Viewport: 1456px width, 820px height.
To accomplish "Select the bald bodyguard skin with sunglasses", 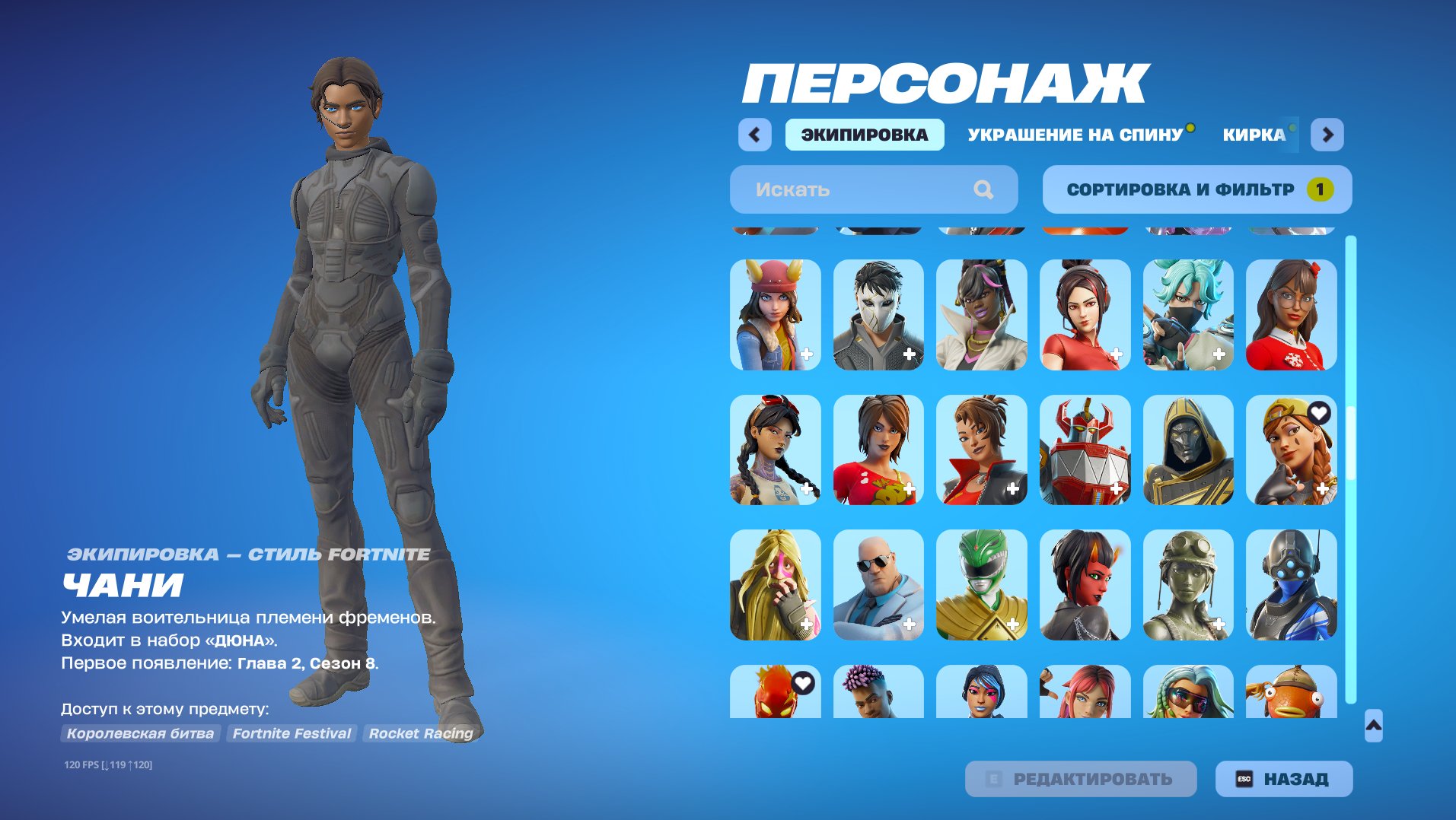I will coord(877,584).
